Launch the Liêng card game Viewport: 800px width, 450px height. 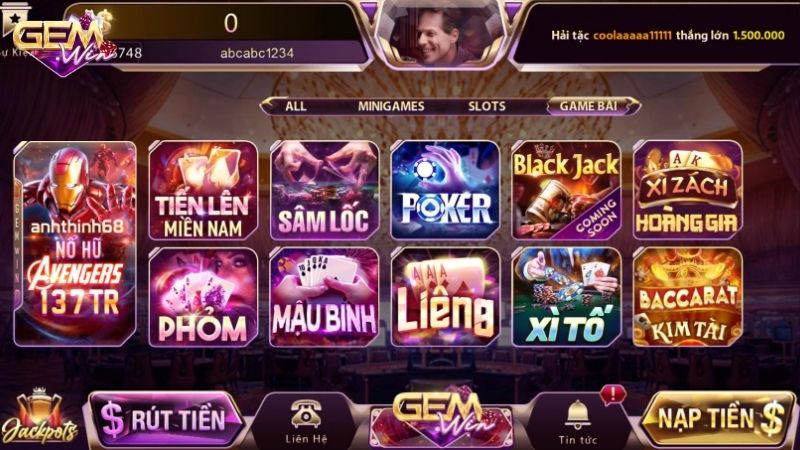[x=445, y=297]
